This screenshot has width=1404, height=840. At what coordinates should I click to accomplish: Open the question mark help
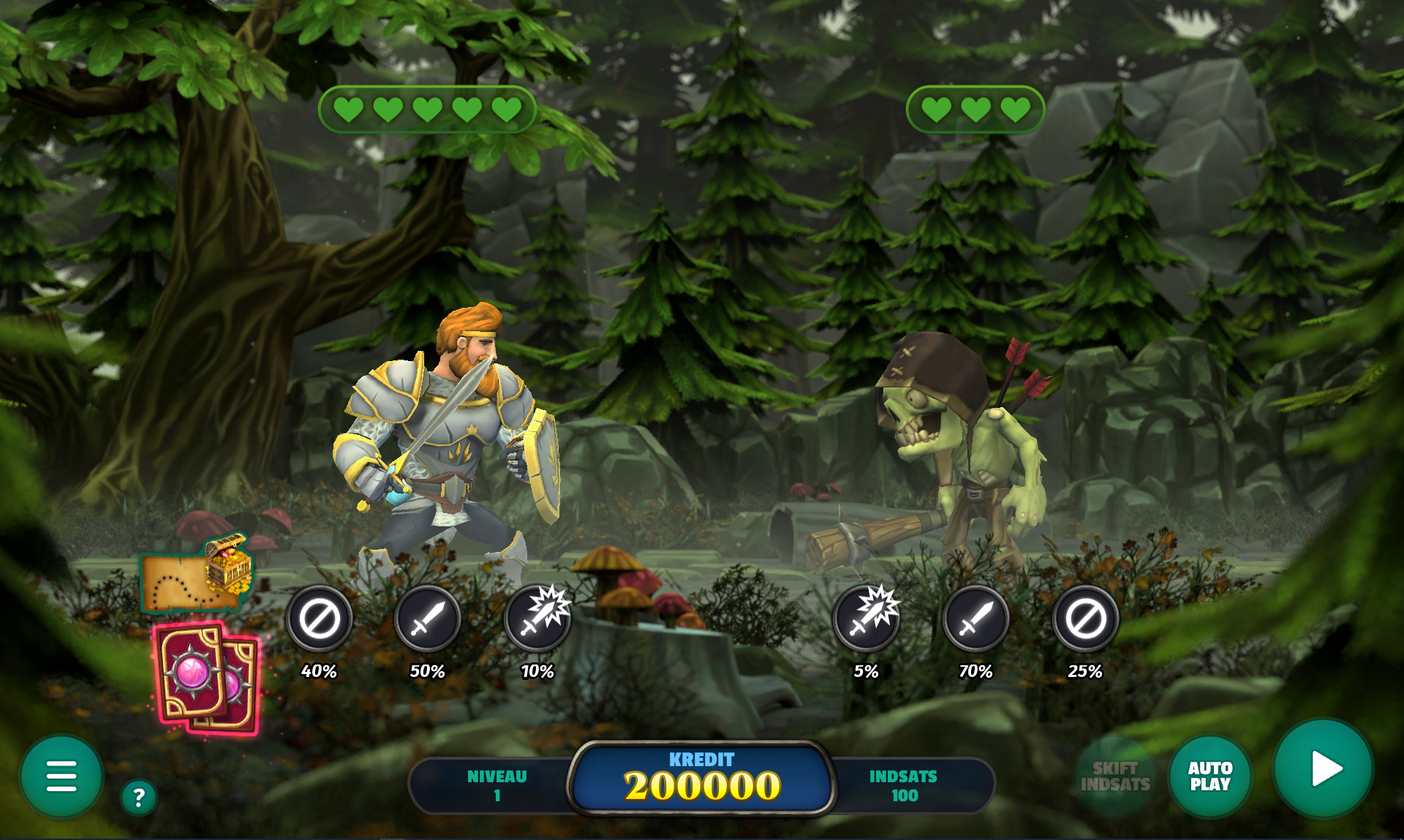tap(138, 797)
